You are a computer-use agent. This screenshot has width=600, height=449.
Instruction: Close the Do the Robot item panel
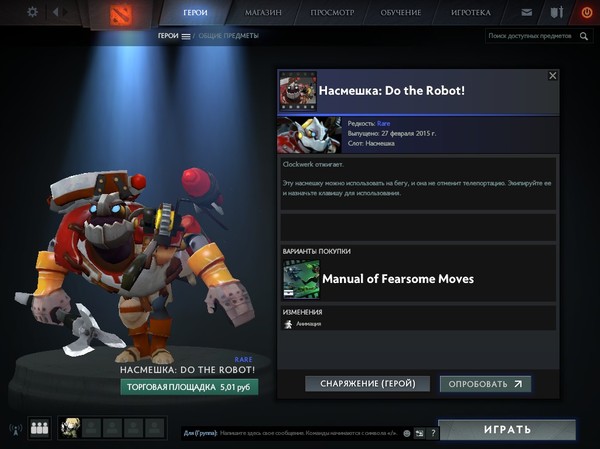[x=553, y=75]
